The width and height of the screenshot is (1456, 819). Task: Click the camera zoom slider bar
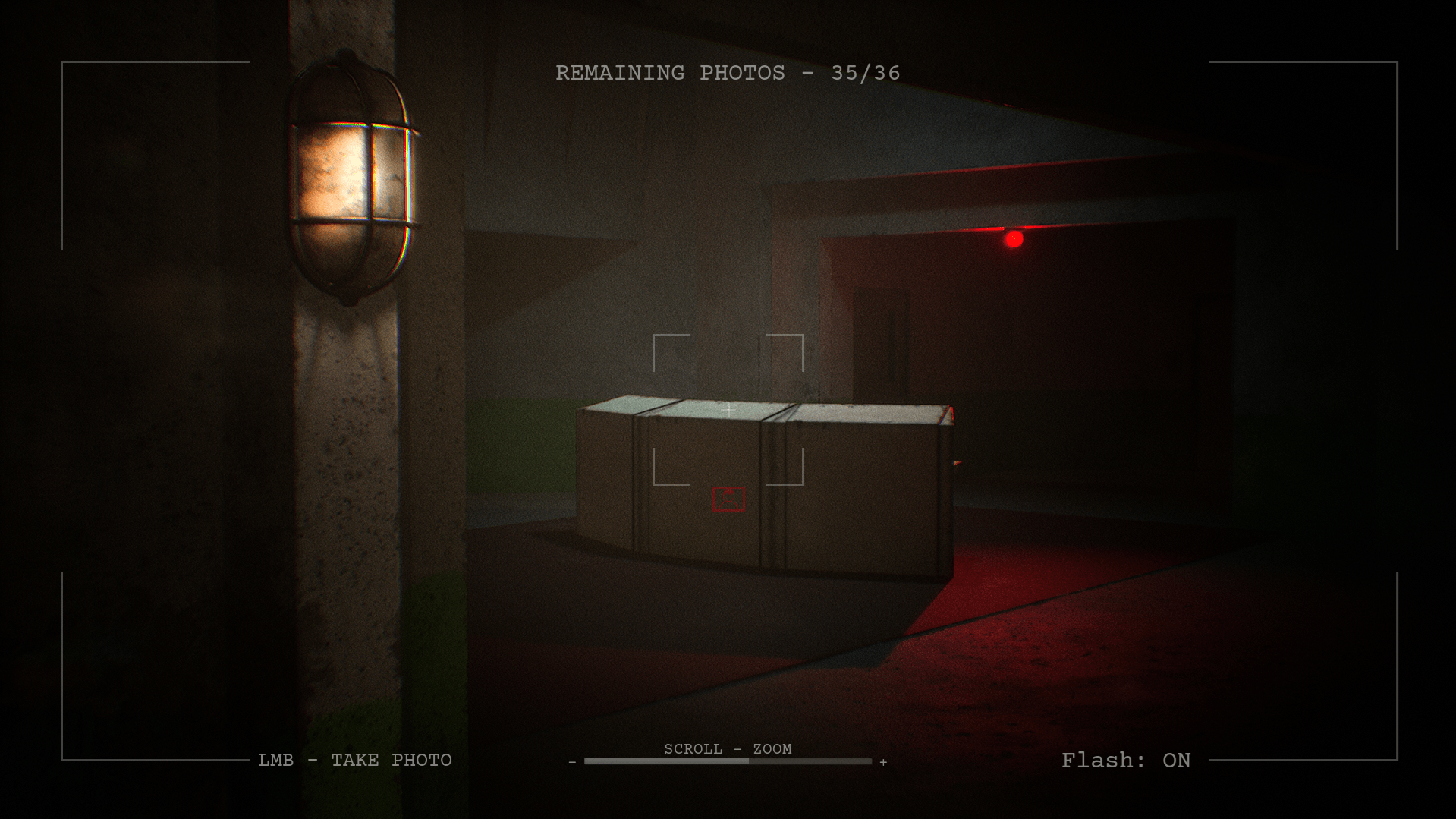728,761
